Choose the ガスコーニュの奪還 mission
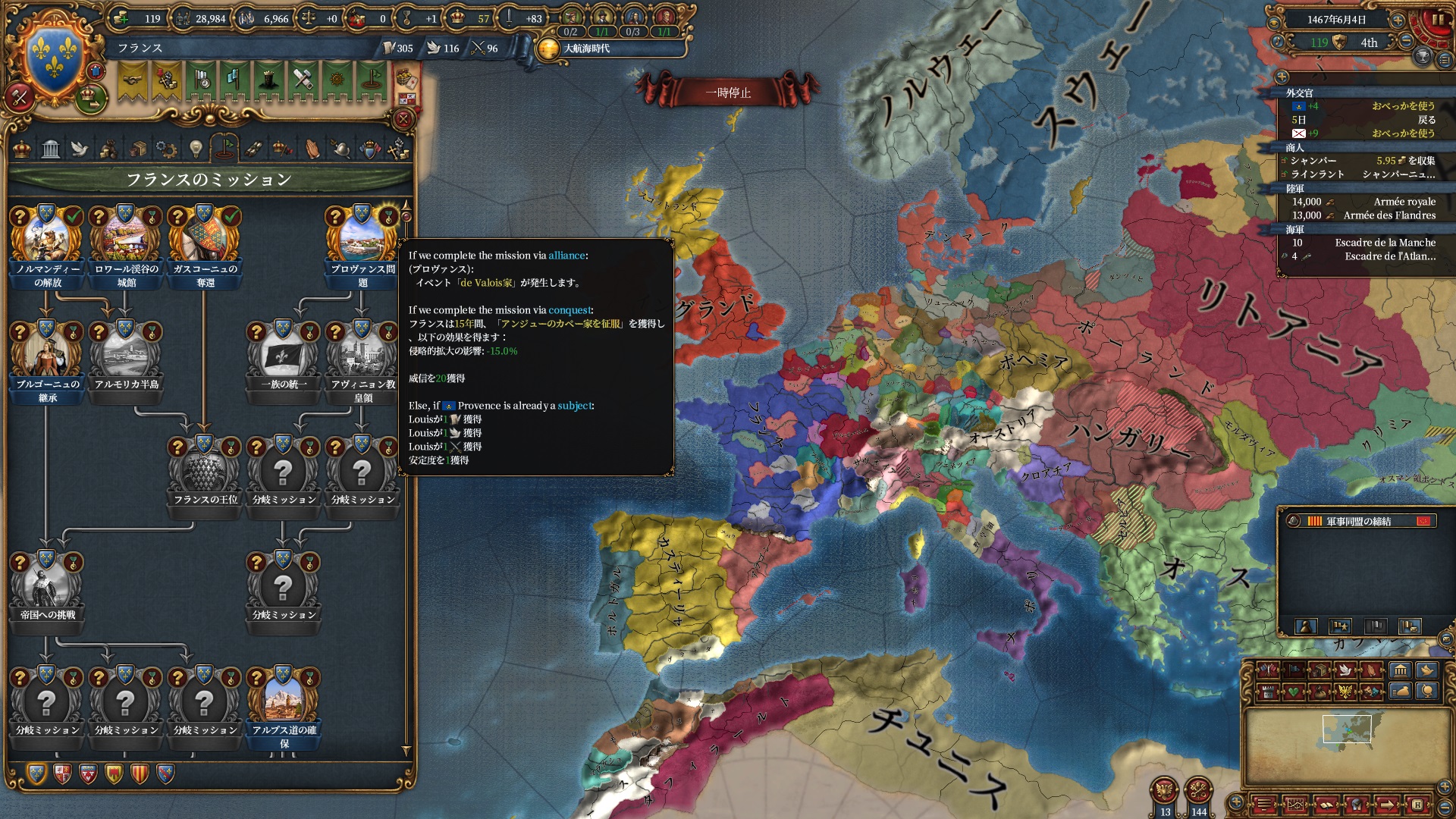The image size is (1456, 819). click(x=205, y=241)
